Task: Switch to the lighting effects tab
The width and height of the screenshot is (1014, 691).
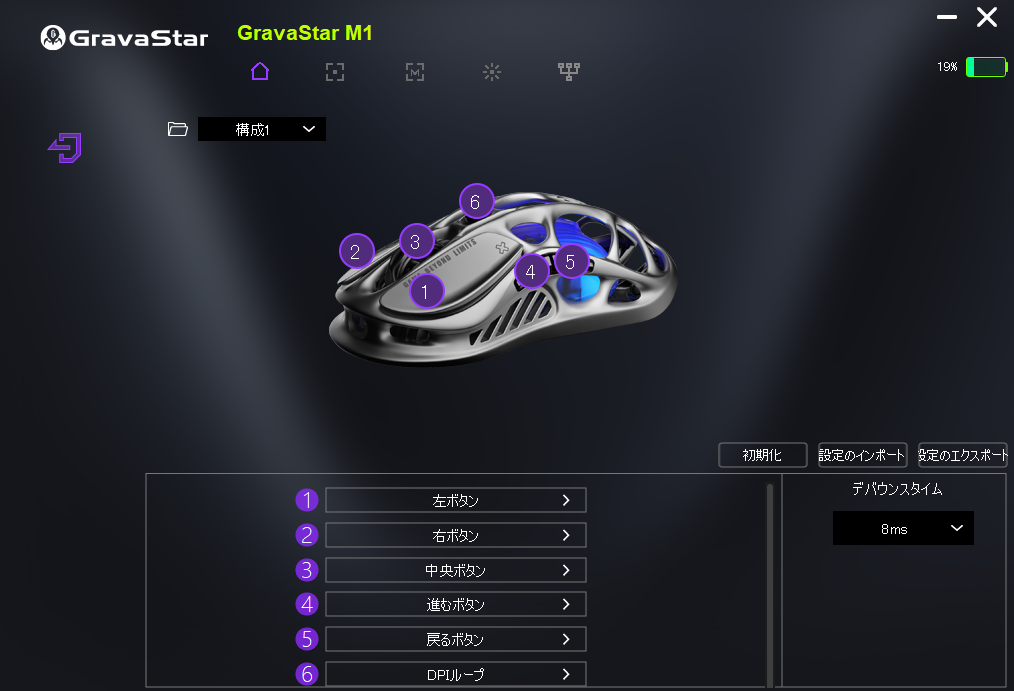Action: click(491, 71)
